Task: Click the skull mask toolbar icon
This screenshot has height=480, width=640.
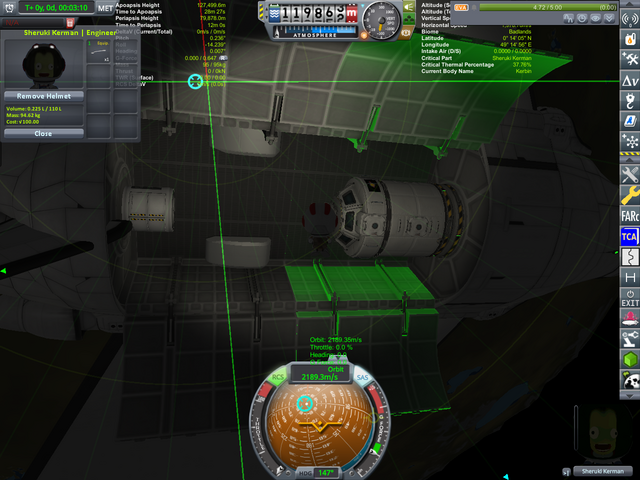Action: point(630,379)
